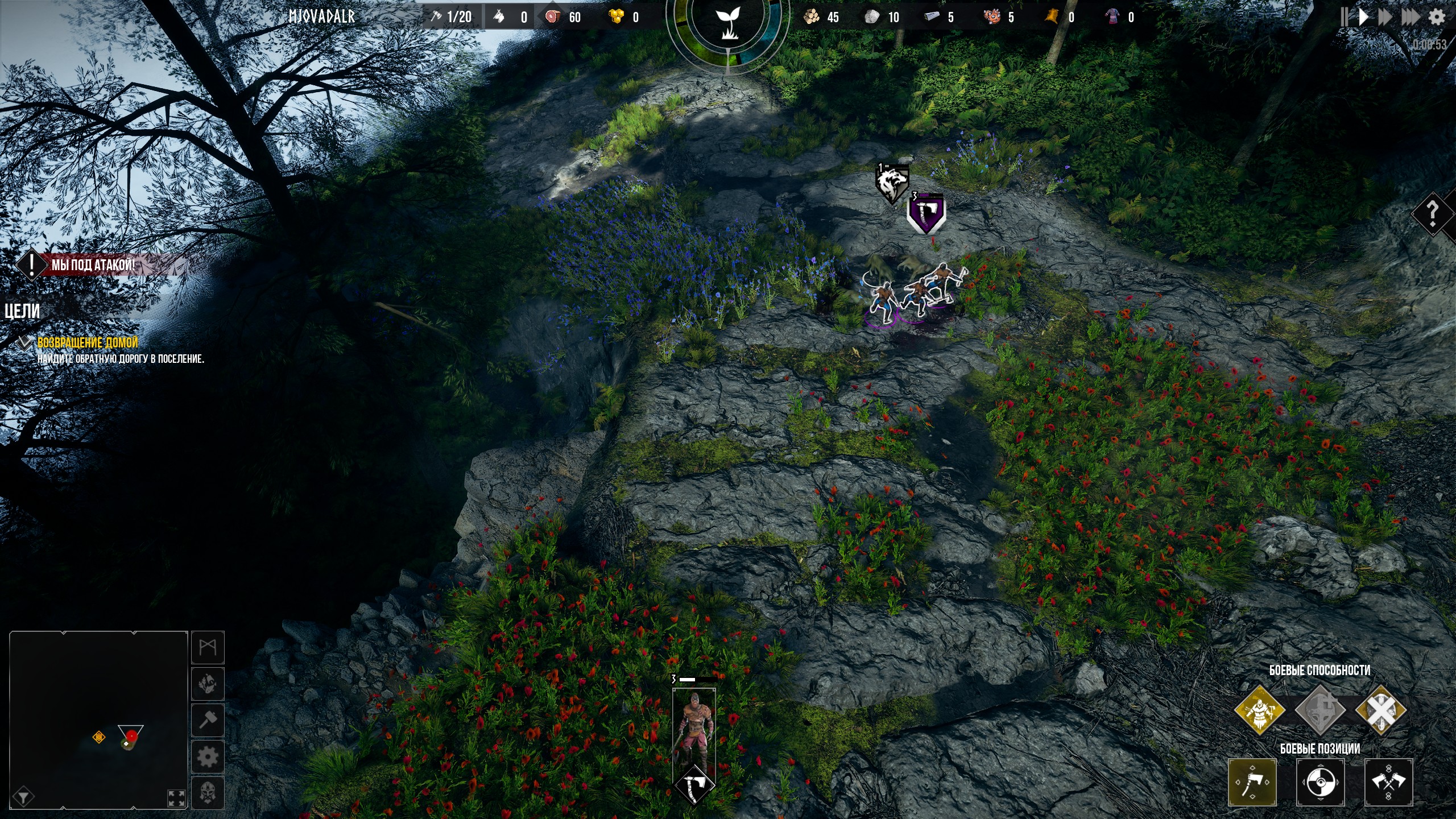The height and width of the screenshot is (819, 1456).
Task: Open the fish and wheat resources menu
Action: click(208, 684)
